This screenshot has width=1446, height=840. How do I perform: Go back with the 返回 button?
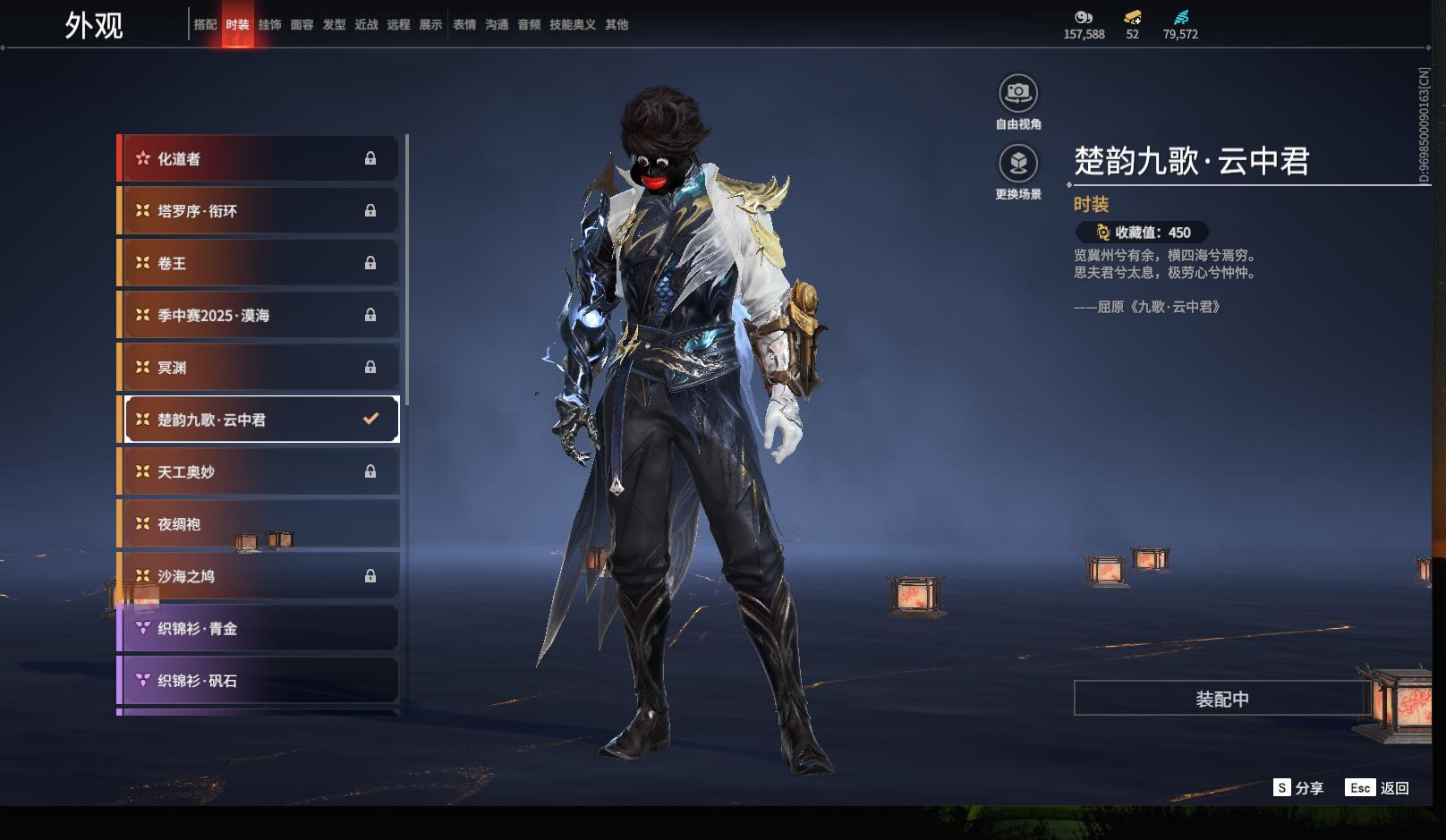[1377, 788]
